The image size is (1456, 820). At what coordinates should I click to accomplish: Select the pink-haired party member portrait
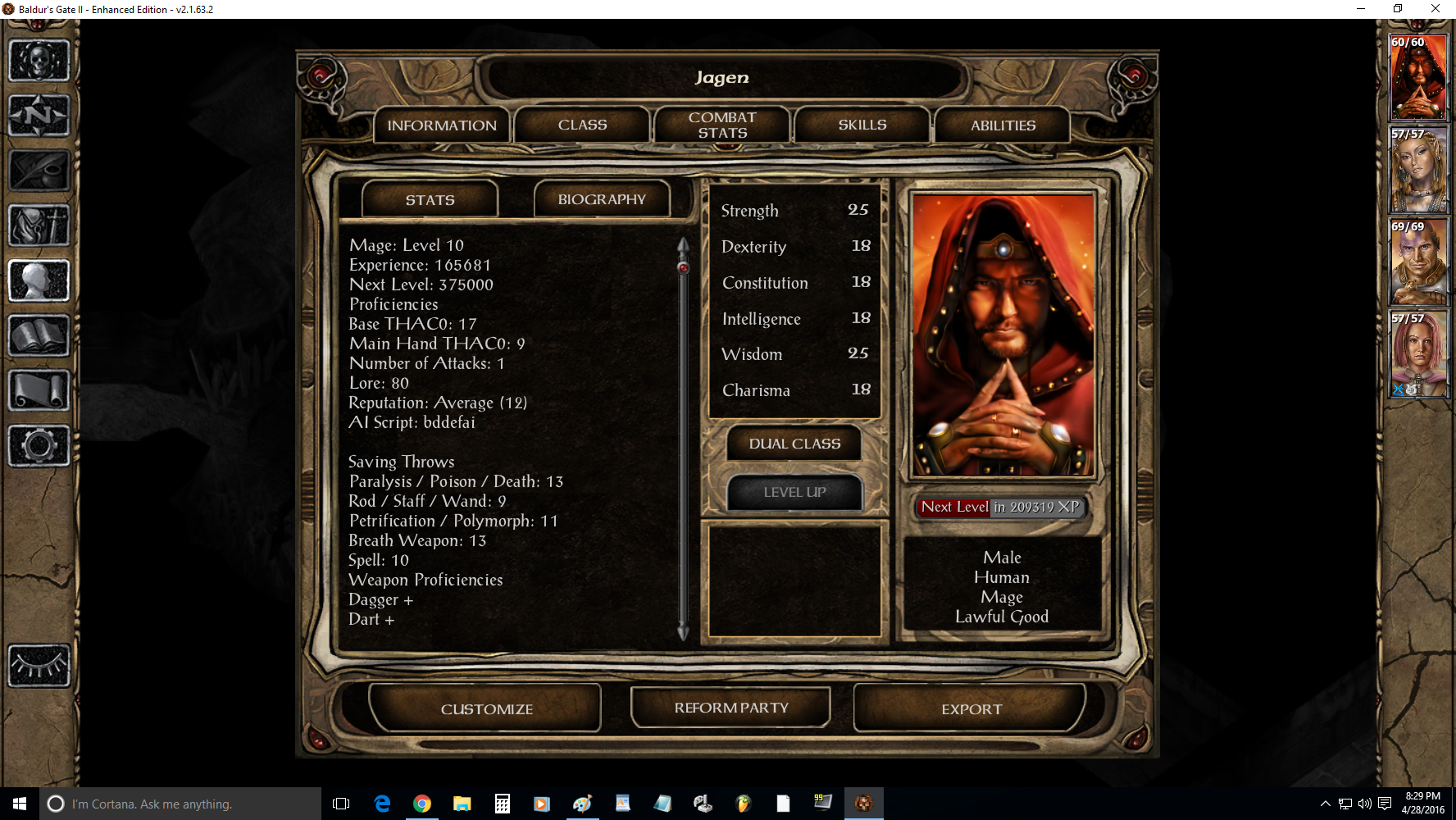[1418, 354]
